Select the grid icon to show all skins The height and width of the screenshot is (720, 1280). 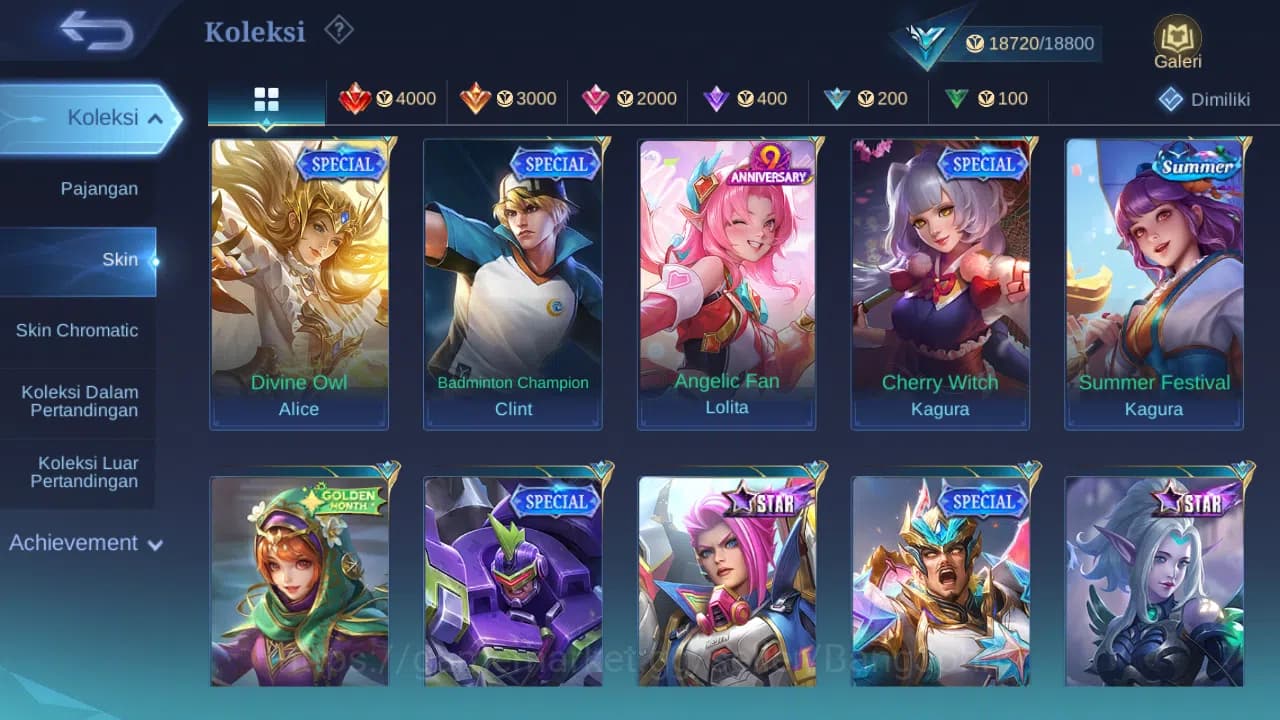[x=265, y=99]
